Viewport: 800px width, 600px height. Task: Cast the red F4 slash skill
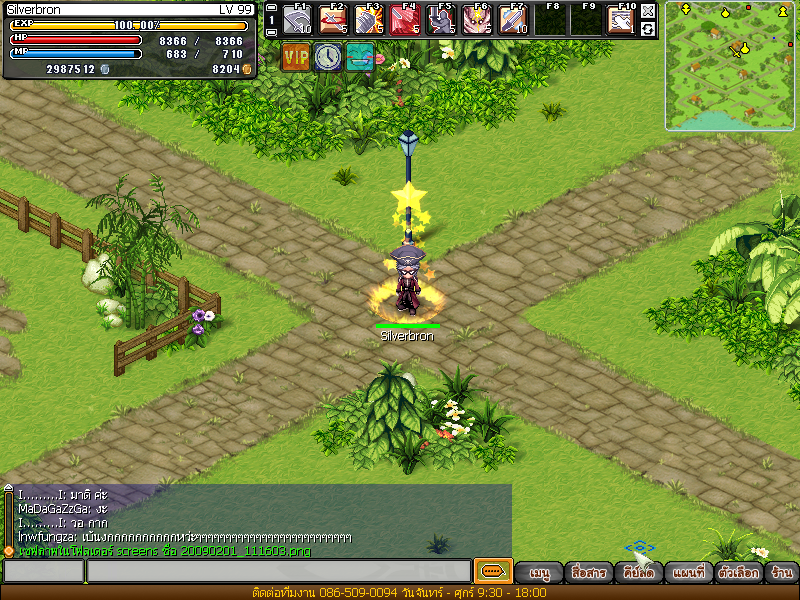405,20
